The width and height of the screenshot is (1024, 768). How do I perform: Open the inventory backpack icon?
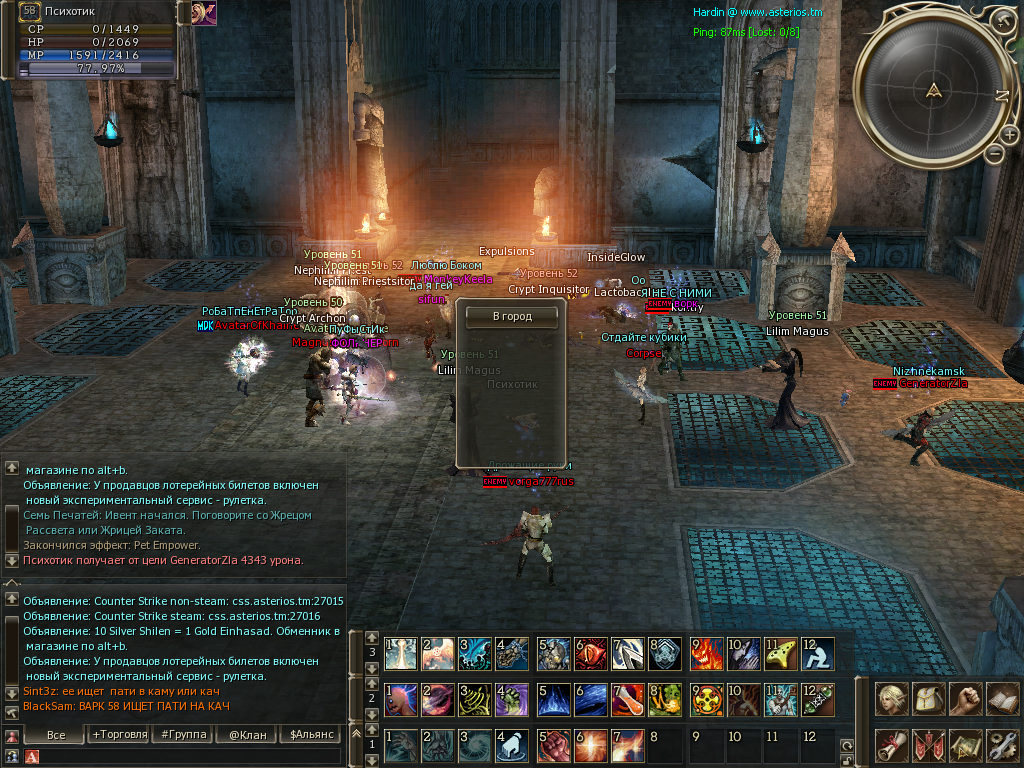[x=928, y=699]
